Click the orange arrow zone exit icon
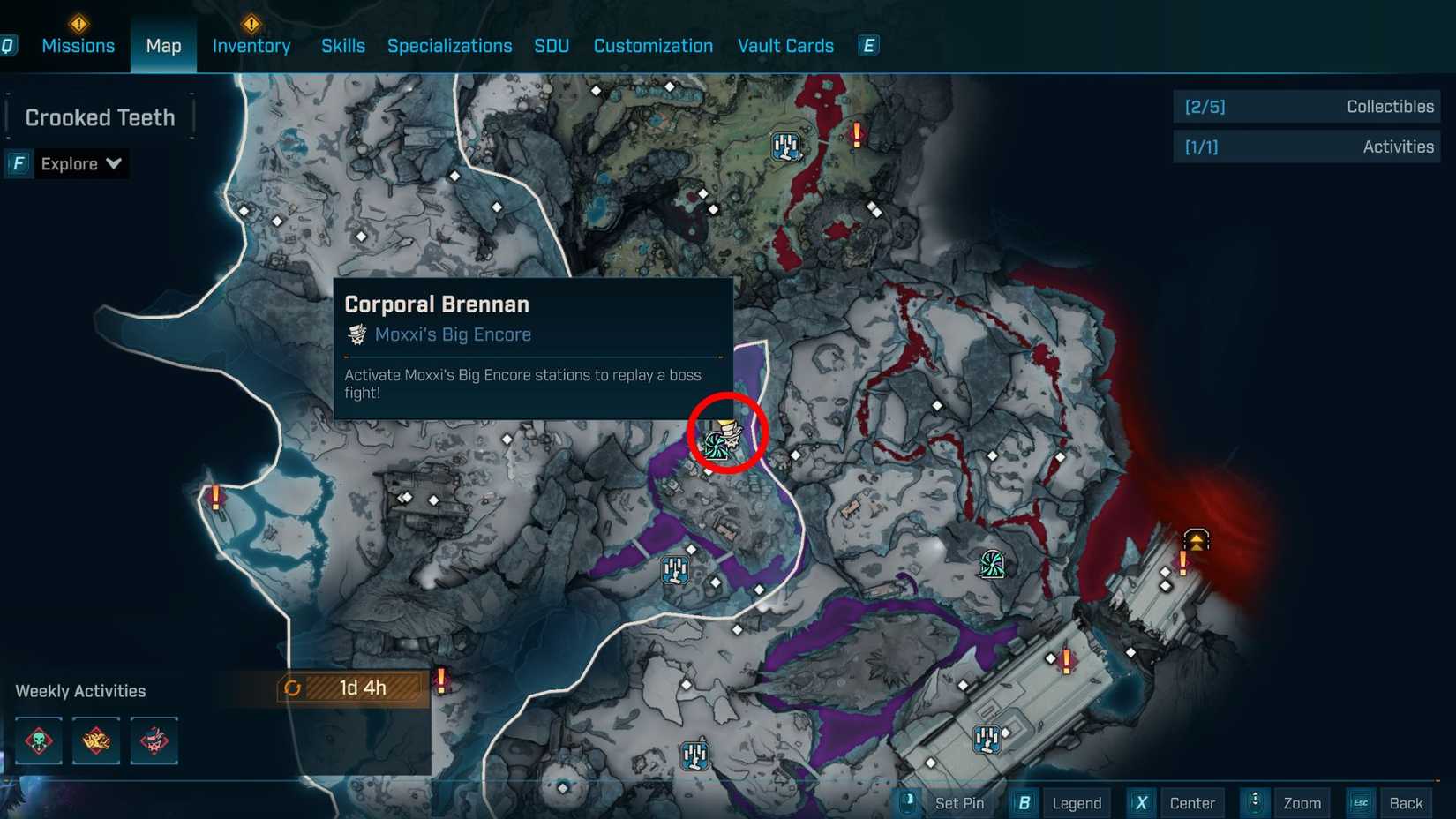Image resolution: width=1456 pixels, height=819 pixels. click(x=1195, y=540)
